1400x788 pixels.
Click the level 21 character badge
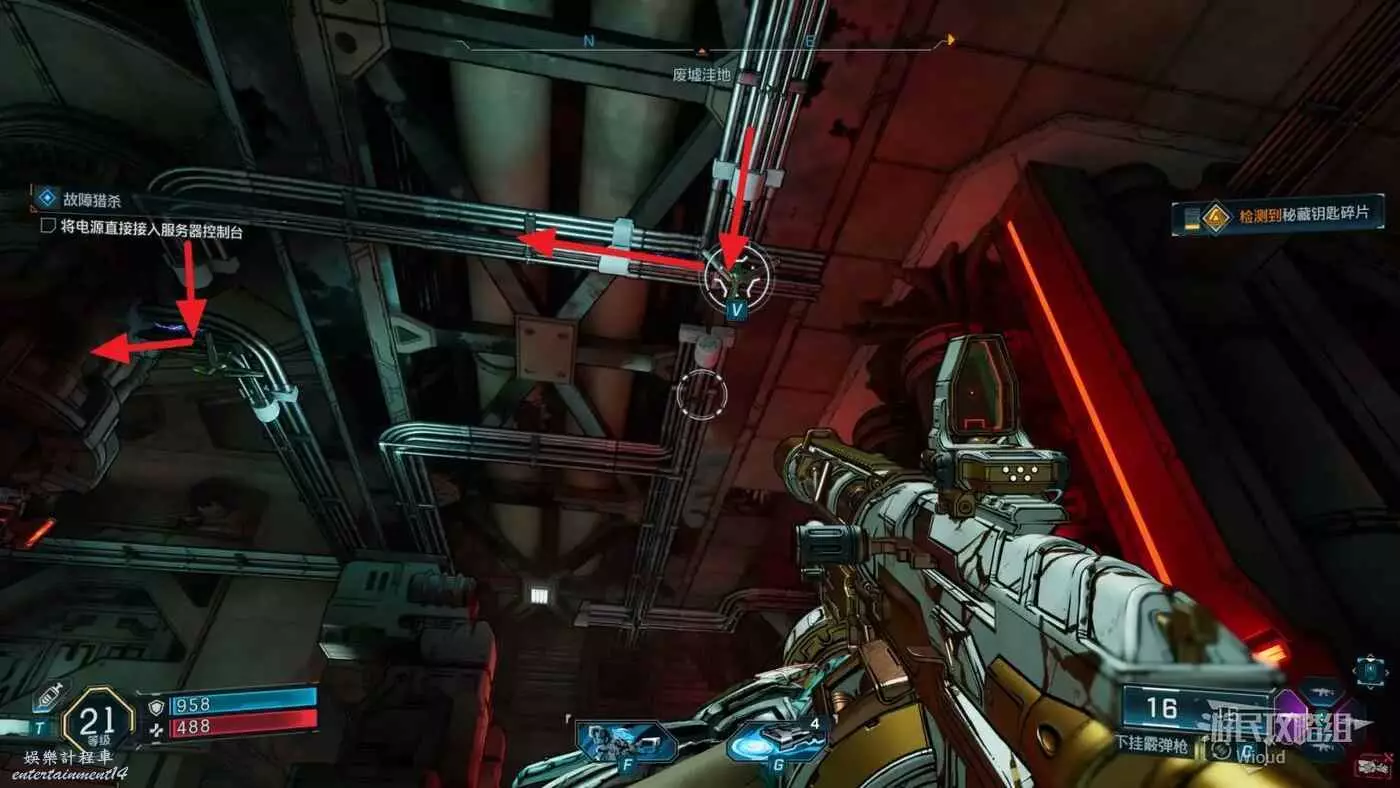pyautogui.click(x=97, y=717)
